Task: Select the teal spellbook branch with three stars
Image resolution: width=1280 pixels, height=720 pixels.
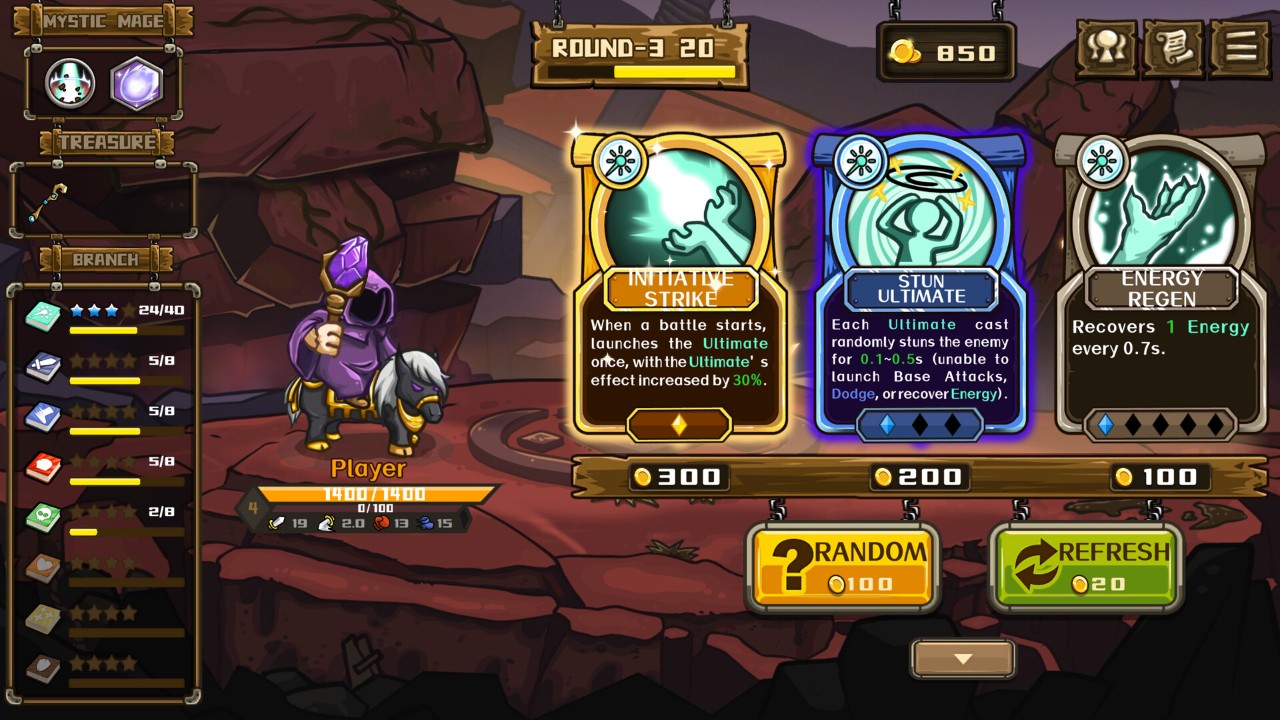Action: [x=44, y=315]
